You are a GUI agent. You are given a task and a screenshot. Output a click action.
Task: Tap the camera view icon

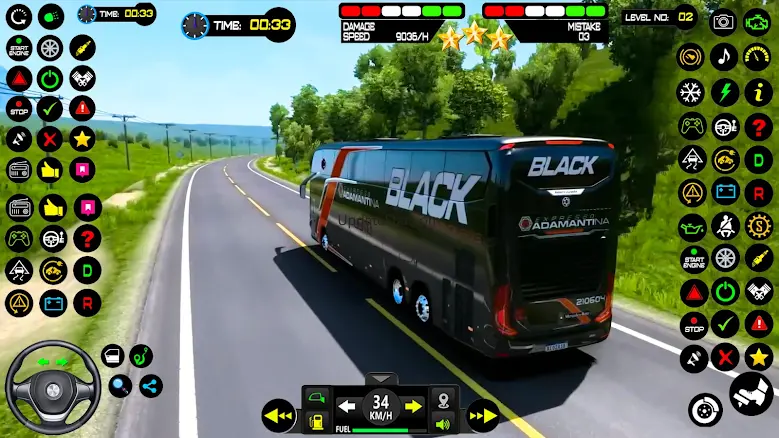click(x=723, y=21)
